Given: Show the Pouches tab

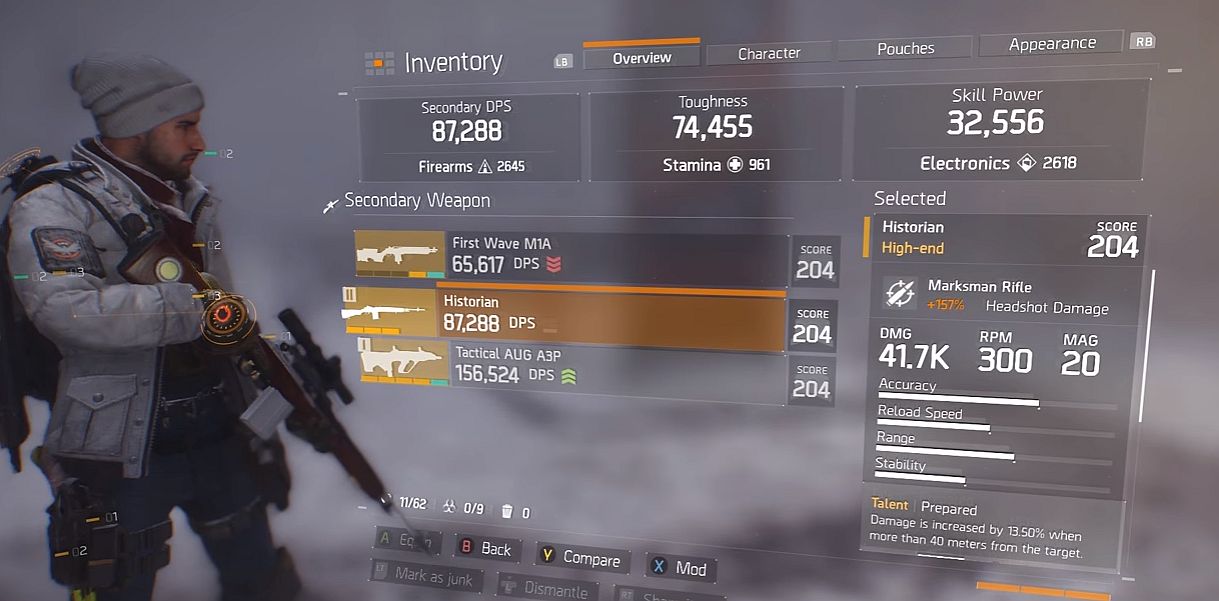Looking at the screenshot, I should [905, 48].
